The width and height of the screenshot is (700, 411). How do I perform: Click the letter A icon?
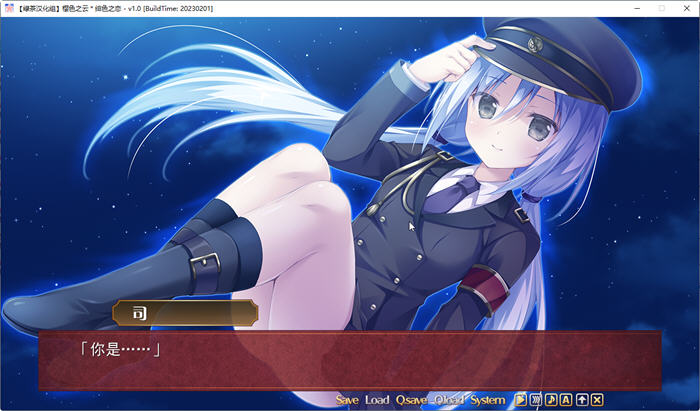click(x=566, y=400)
